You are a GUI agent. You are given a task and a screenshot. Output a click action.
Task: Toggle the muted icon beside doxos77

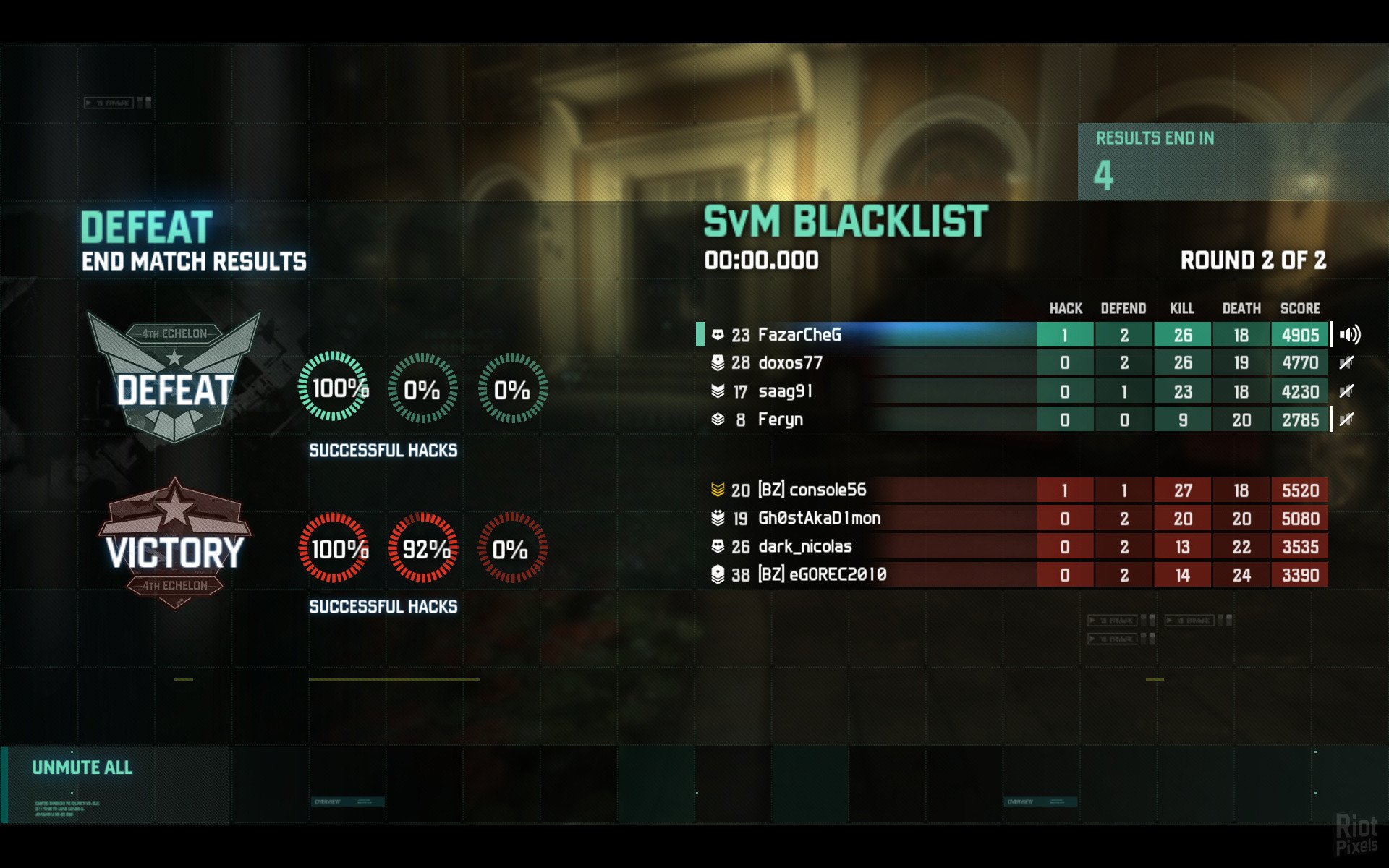(x=1346, y=363)
